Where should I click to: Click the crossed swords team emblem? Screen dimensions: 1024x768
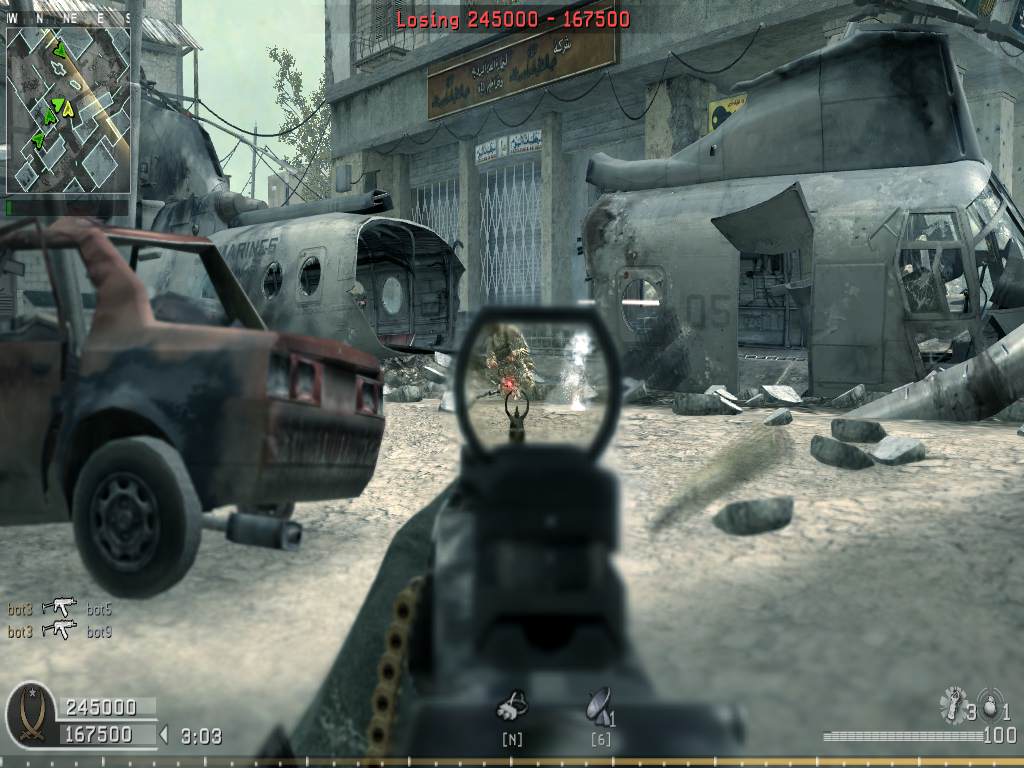click(x=30, y=716)
